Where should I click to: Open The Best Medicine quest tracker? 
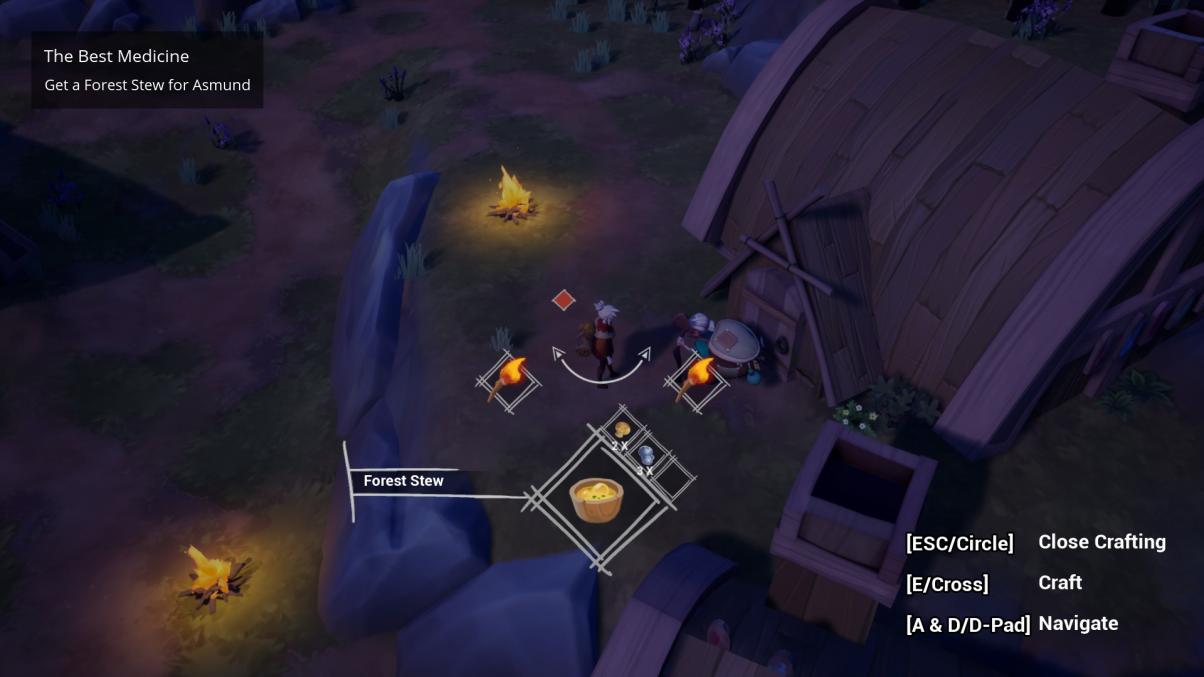point(147,70)
